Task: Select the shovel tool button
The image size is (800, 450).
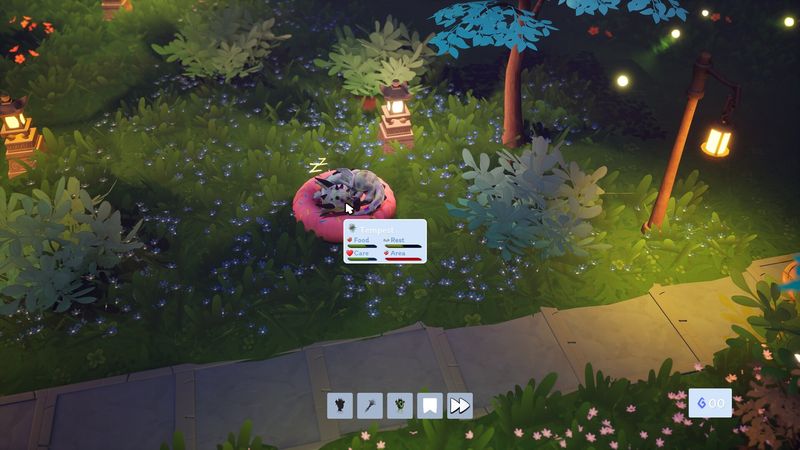Action: tap(370, 405)
